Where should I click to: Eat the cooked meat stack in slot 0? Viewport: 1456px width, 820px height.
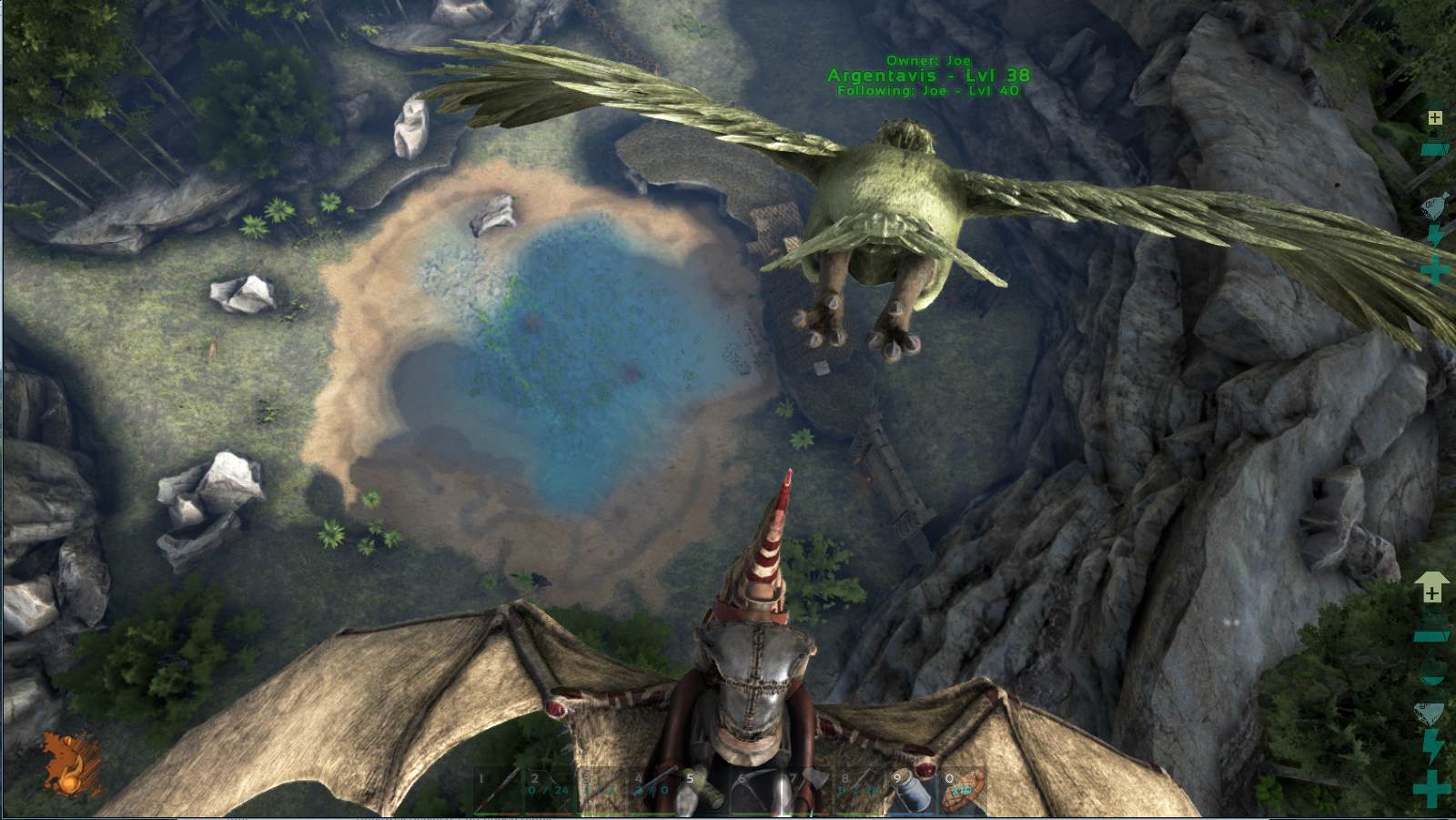(963, 791)
